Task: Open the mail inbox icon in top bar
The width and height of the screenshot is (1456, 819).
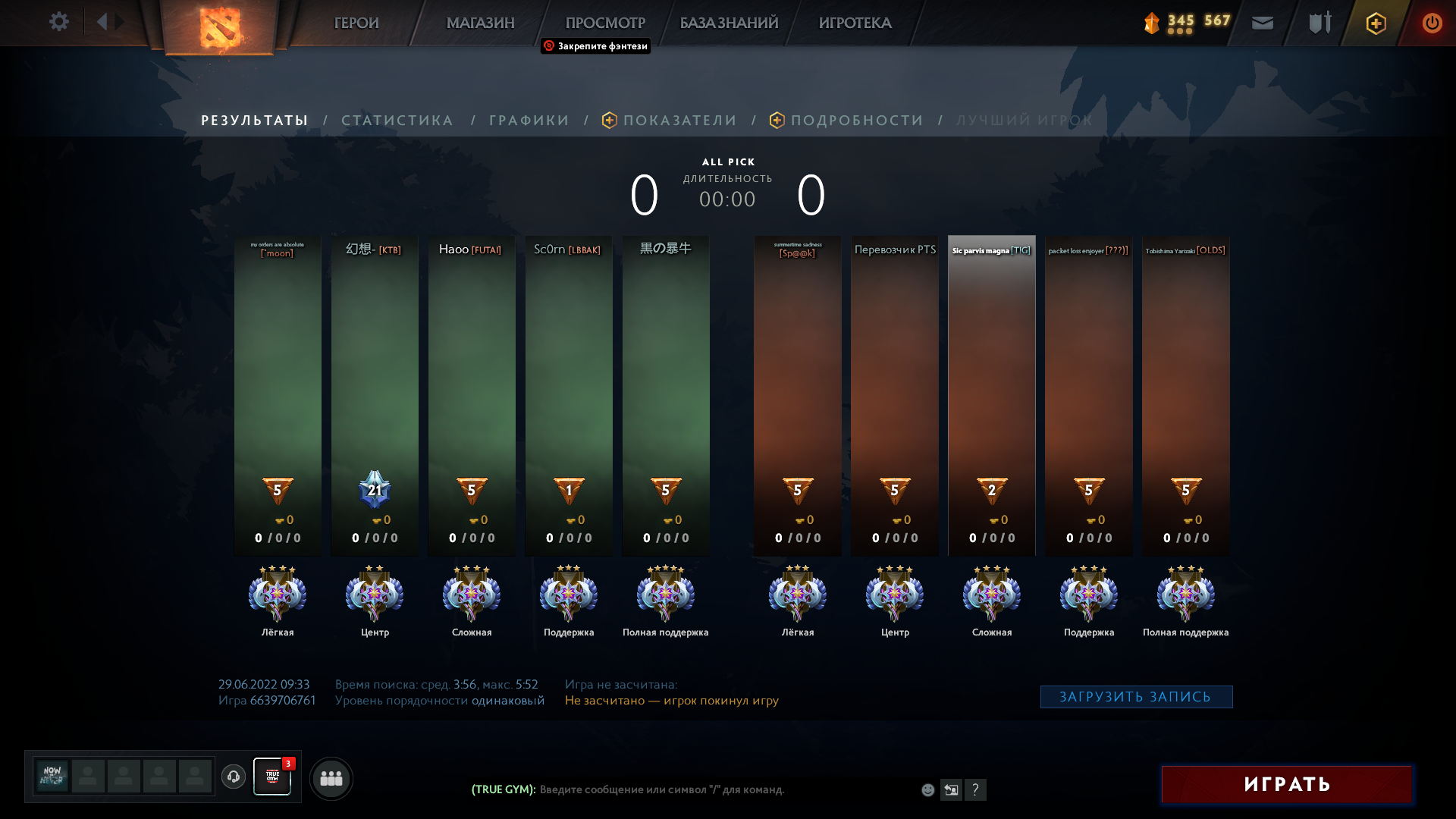Action: coord(1262,23)
